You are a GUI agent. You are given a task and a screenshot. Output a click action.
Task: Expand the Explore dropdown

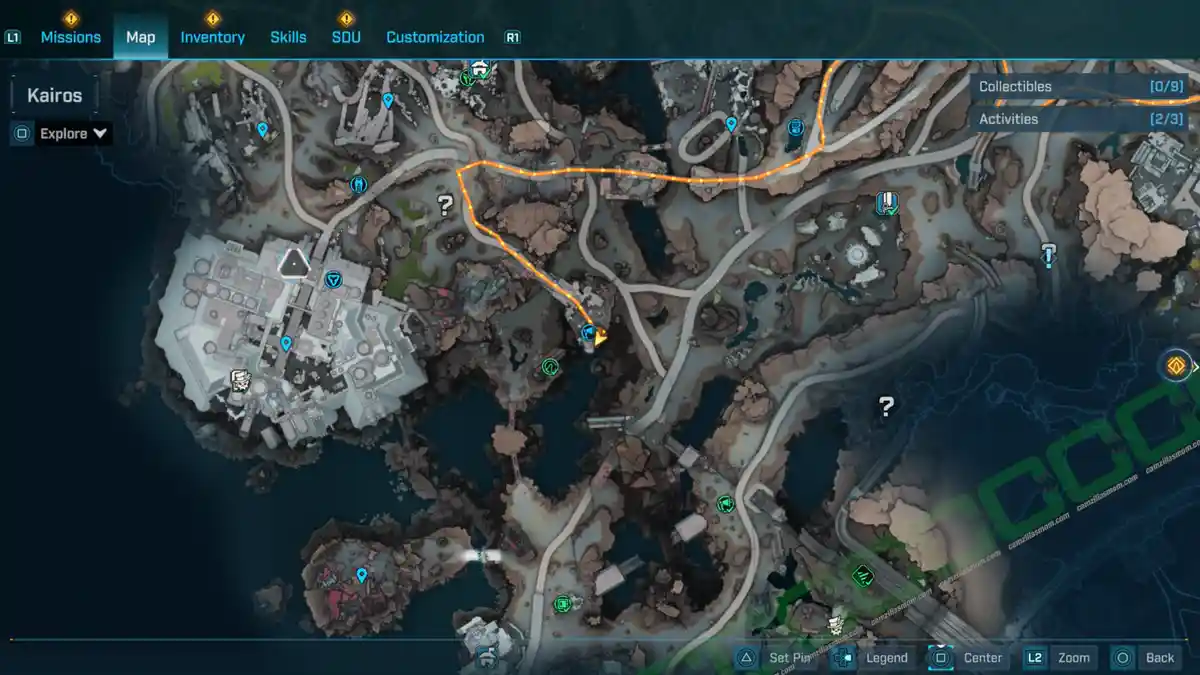click(x=73, y=133)
